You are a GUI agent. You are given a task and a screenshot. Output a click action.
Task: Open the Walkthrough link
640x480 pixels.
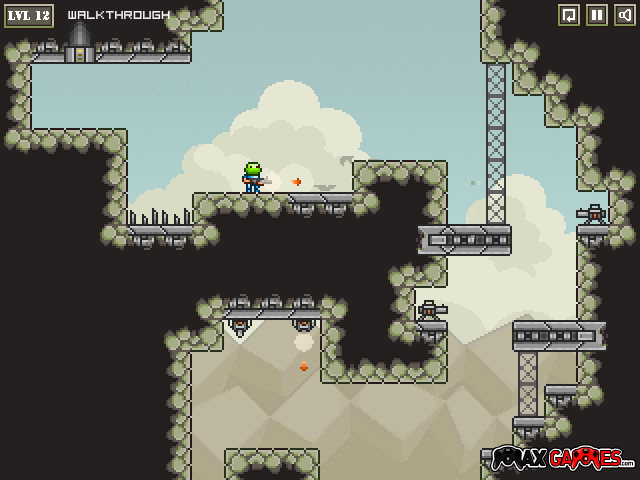pyautogui.click(x=118, y=15)
